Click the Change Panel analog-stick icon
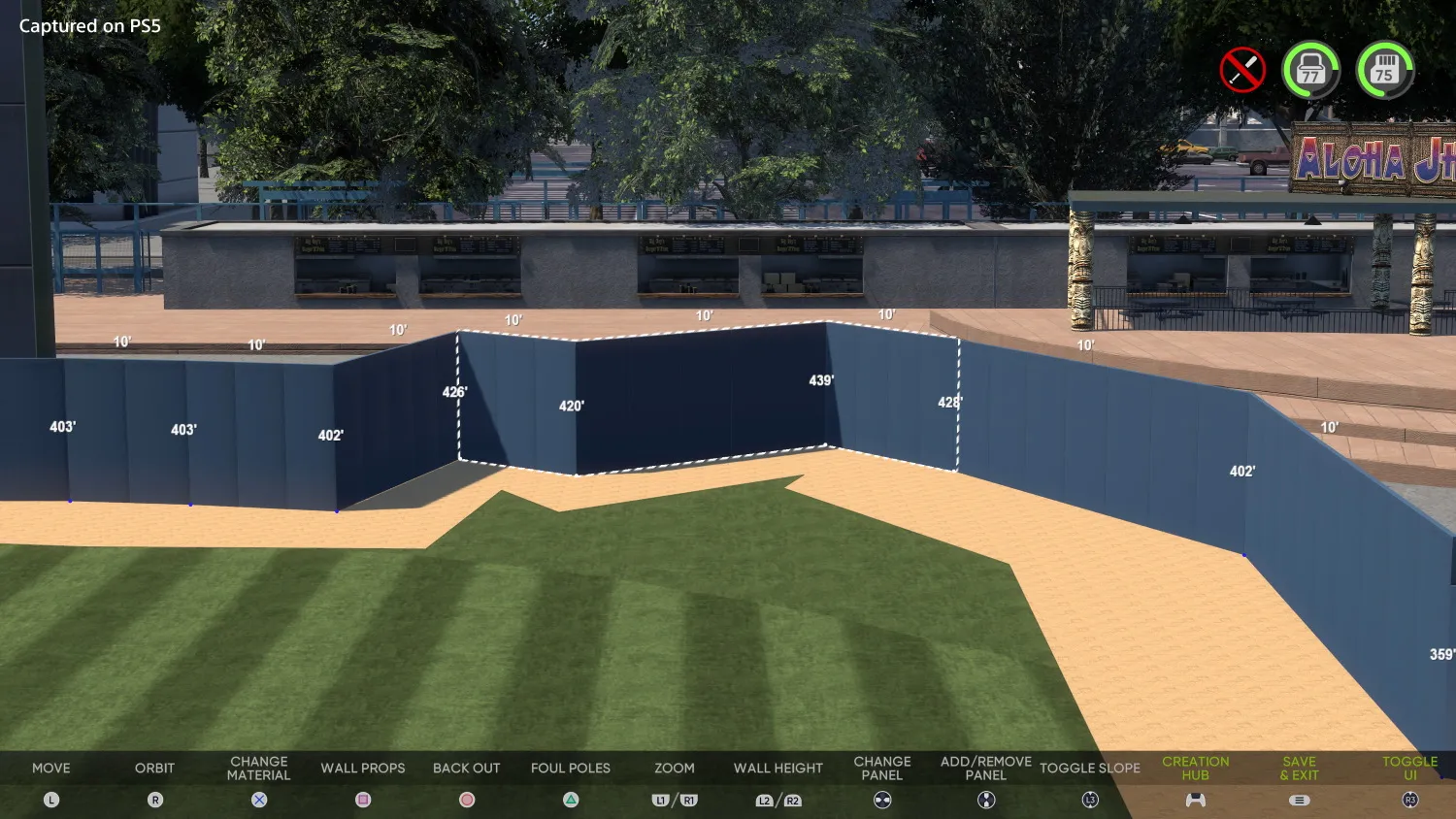The width and height of the screenshot is (1456, 819). click(x=881, y=800)
